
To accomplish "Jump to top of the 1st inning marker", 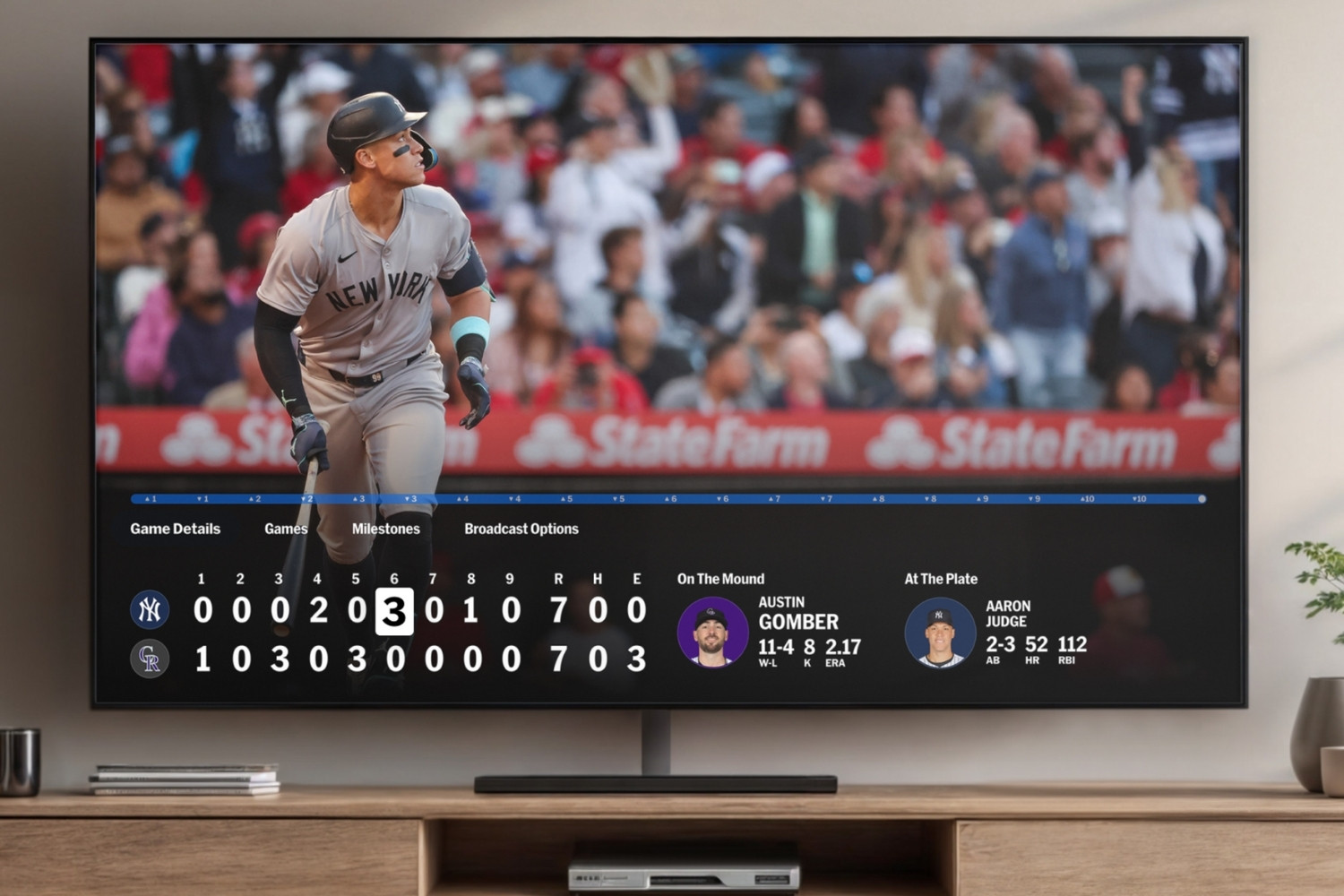I will point(151,498).
